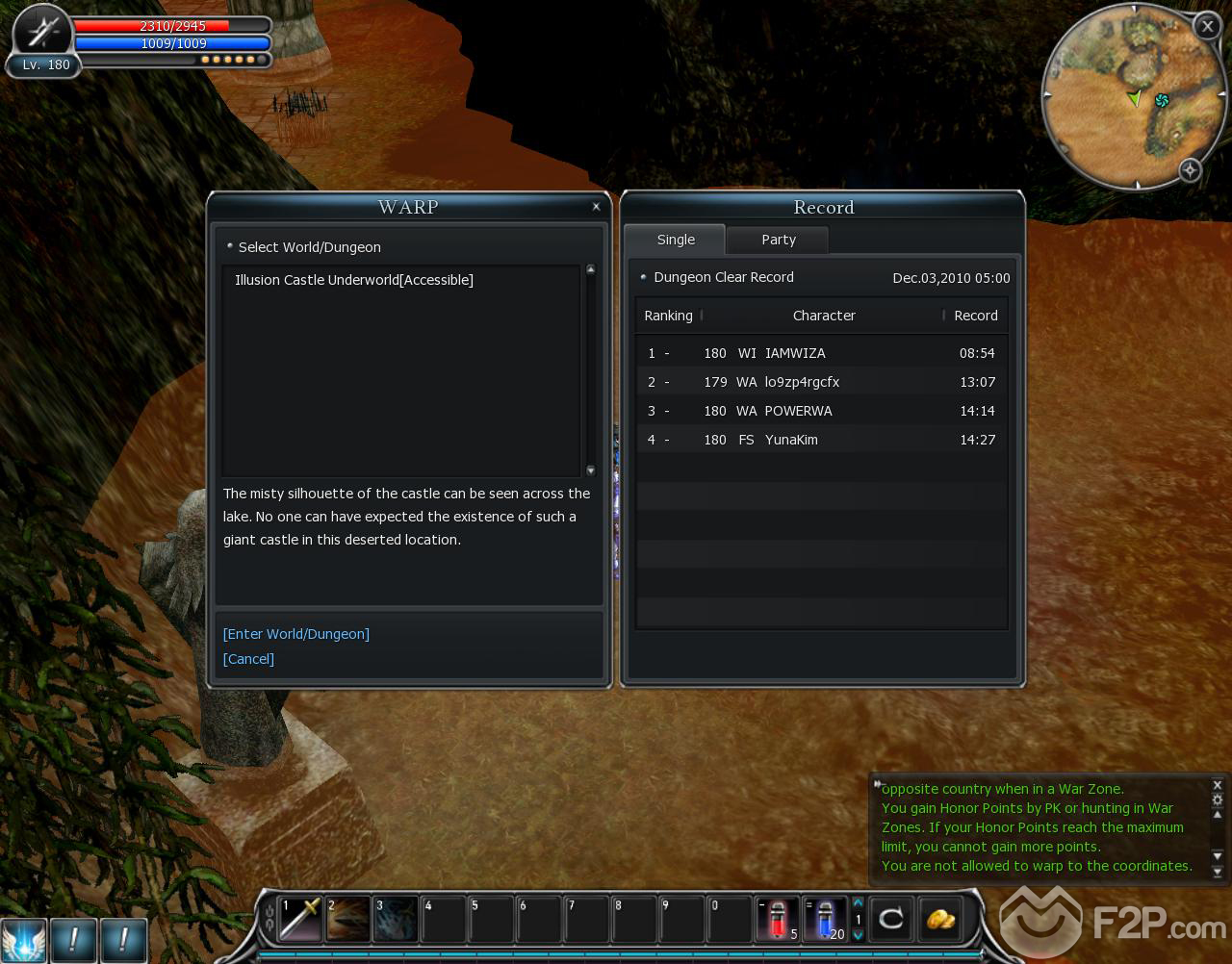Activate the blue skill in hotbar slot 3
1232x964 pixels.
tap(396, 919)
